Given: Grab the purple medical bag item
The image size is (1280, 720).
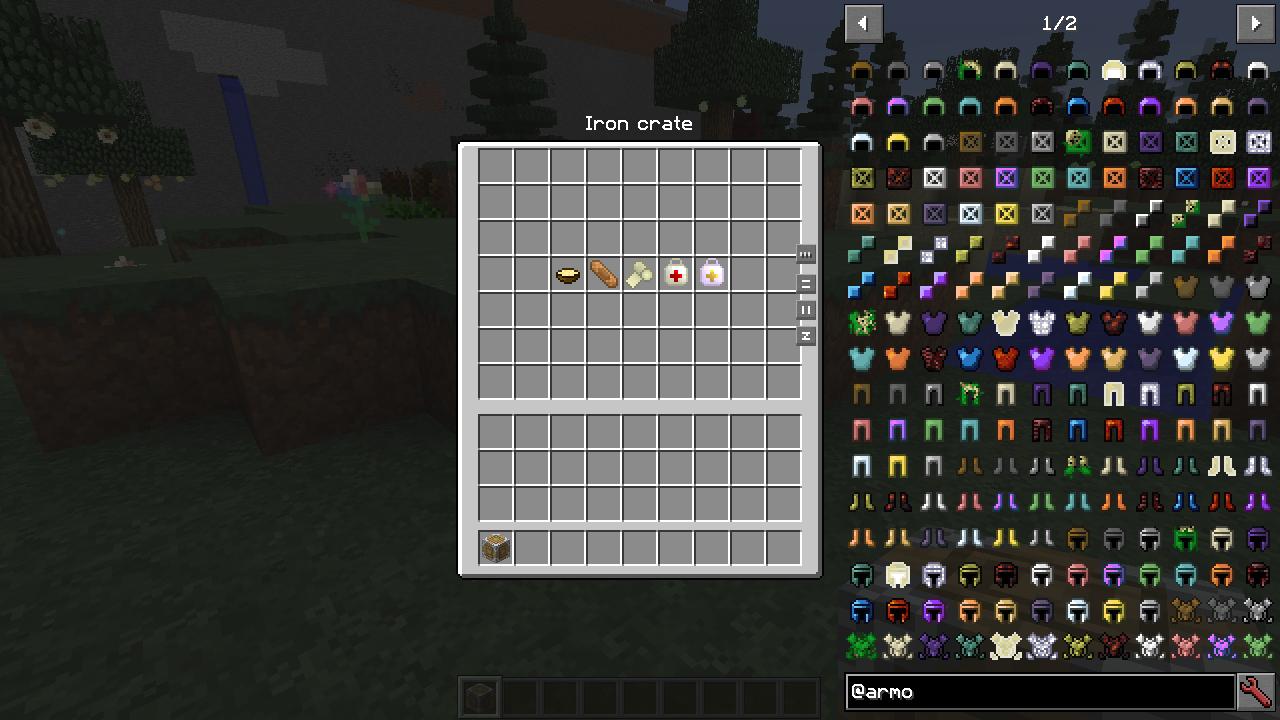Looking at the screenshot, I should tap(711, 273).
